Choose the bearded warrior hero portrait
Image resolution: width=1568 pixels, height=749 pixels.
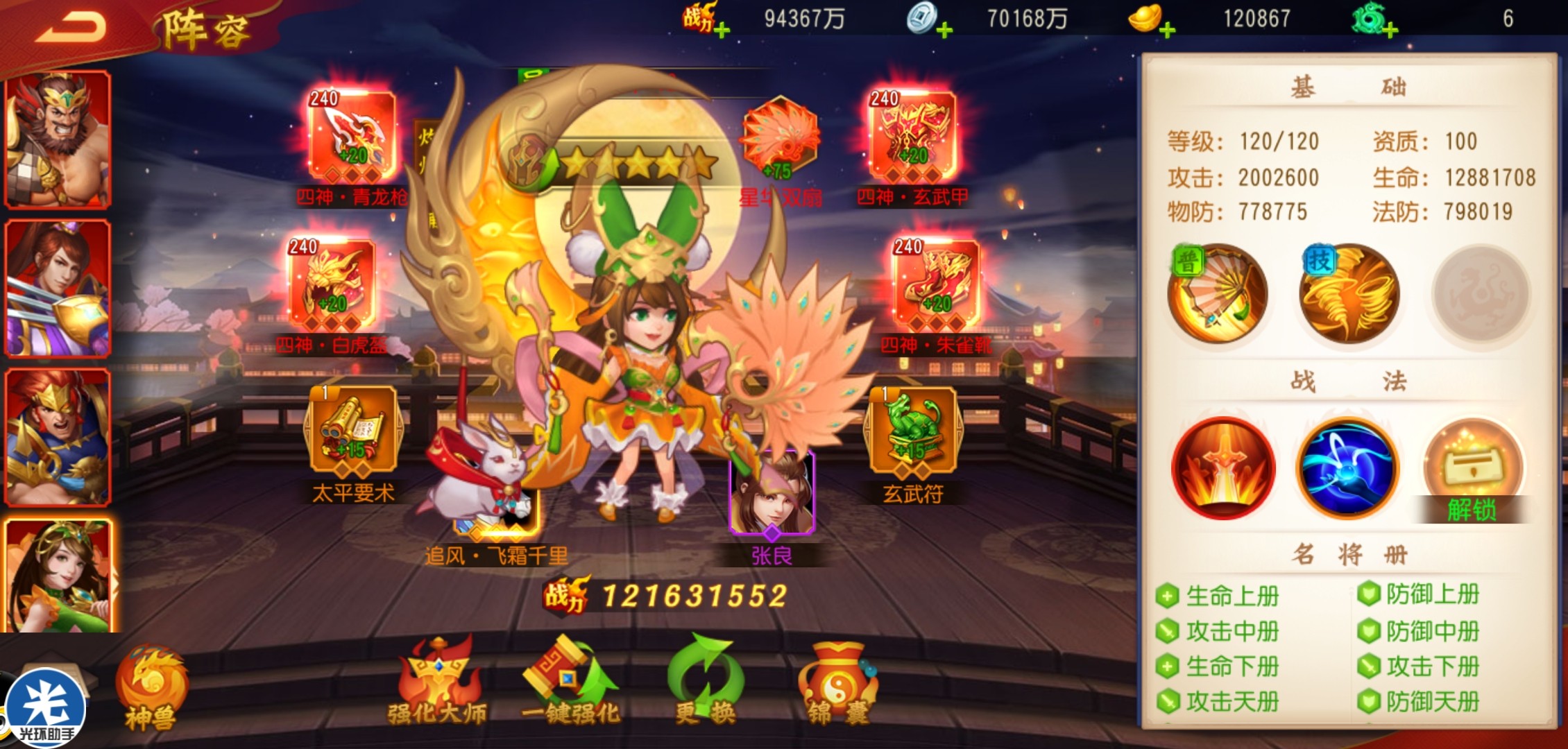click(x=58, y=139)
